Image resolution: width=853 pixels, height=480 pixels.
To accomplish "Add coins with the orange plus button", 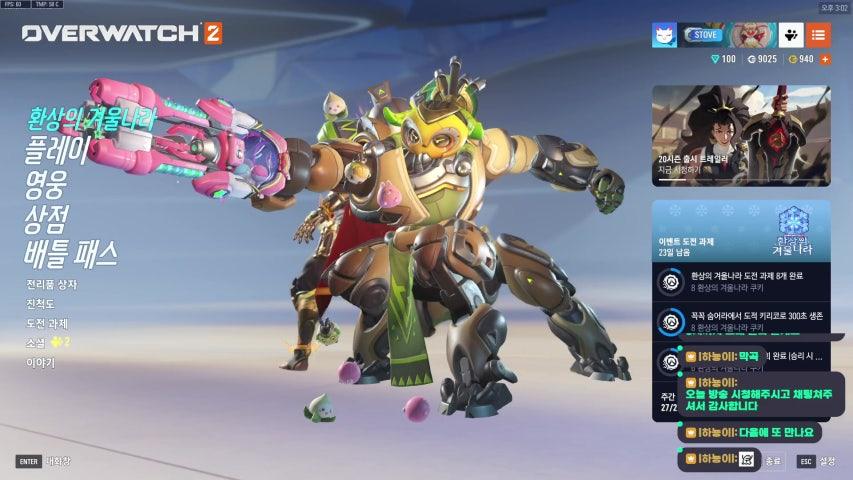I will [825, 59].
